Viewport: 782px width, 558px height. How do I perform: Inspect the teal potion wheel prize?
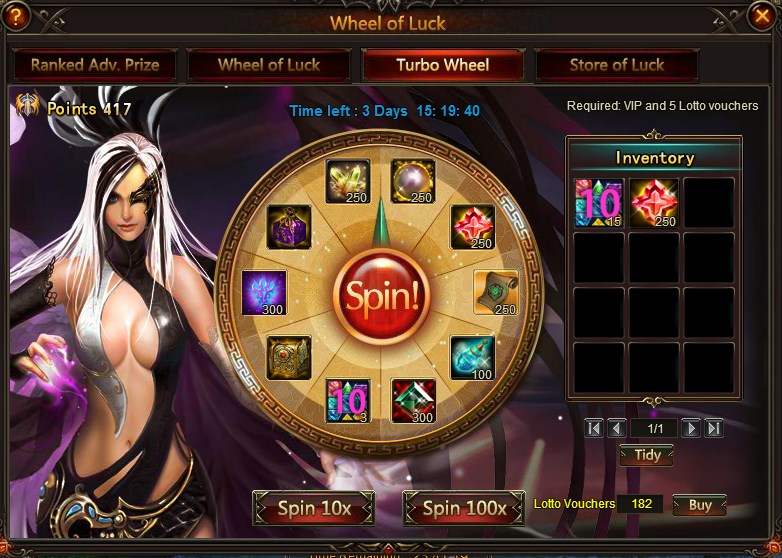click(472, 357)
